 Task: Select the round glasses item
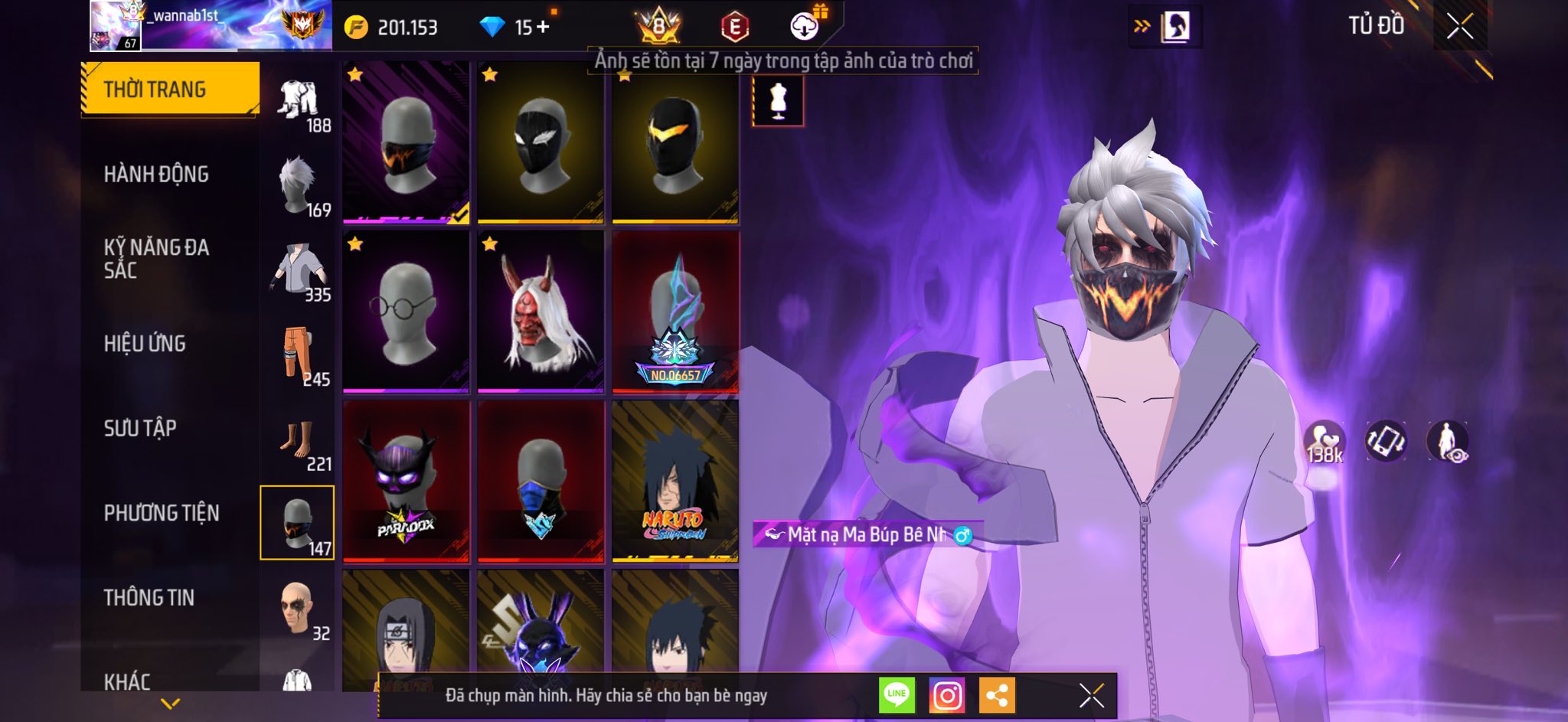tap(406, 312)
